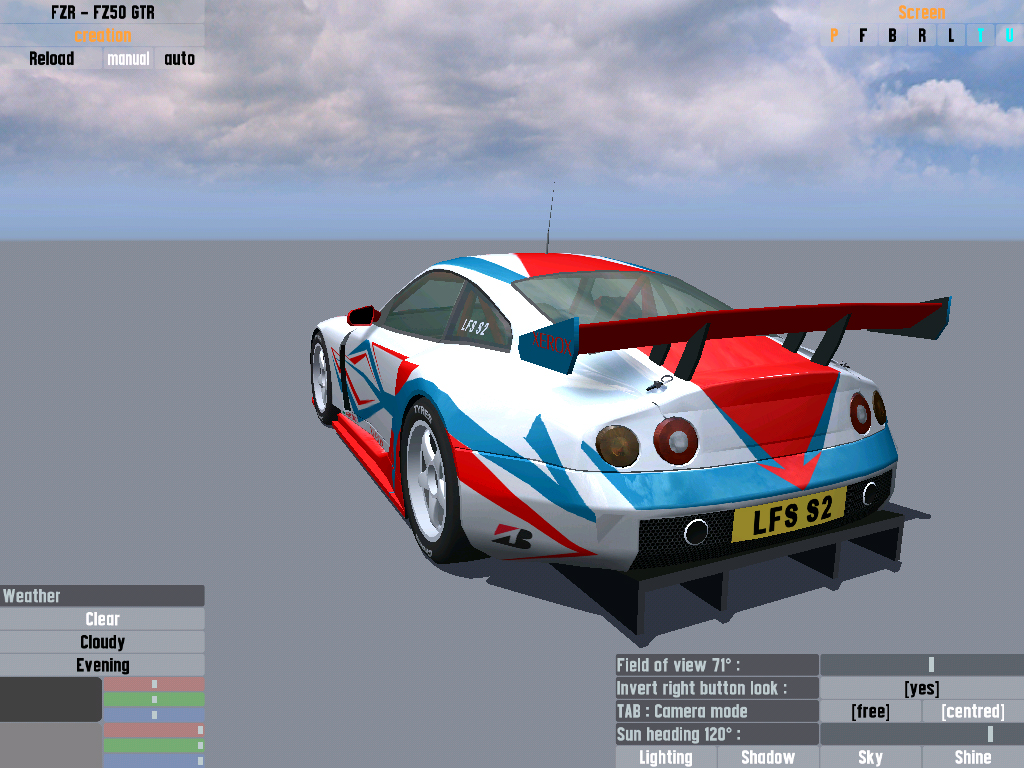Choose the P screen view
The image size is (1024, 768).
tap(834, 36)
